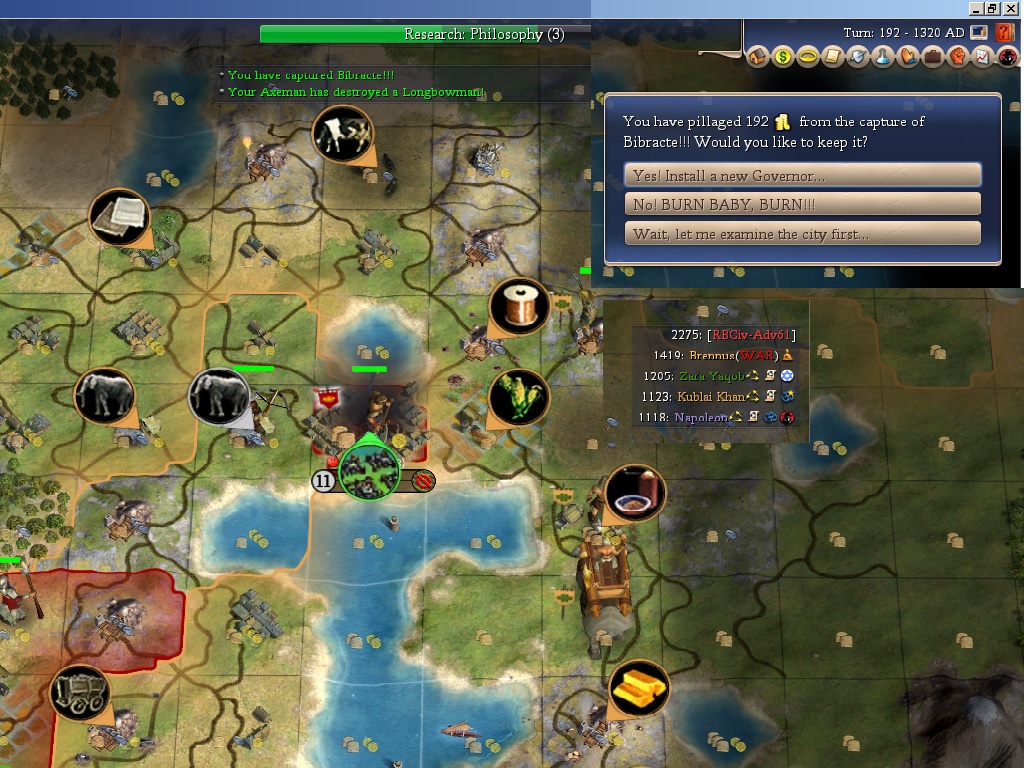Open the Technology Advisor flask icon
The height and width of the screenshot is (768, 1024).
pyautogui.click(x=883, y=58)
